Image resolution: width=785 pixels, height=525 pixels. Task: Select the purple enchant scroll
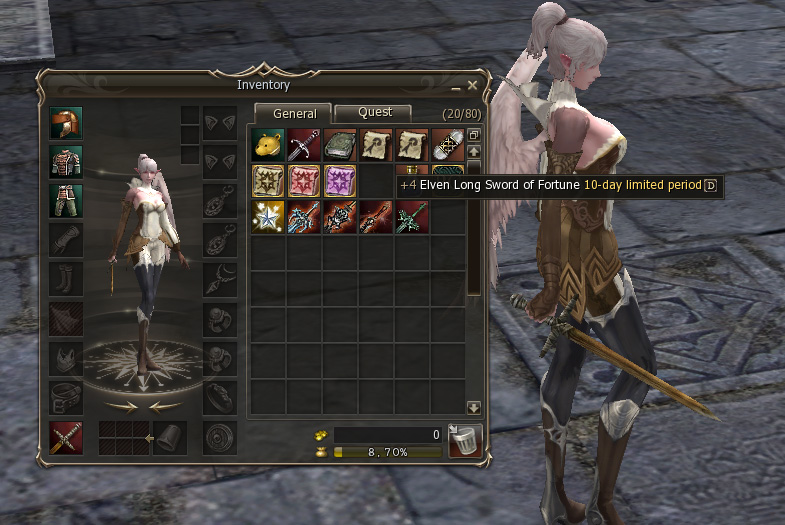[339, 182]
